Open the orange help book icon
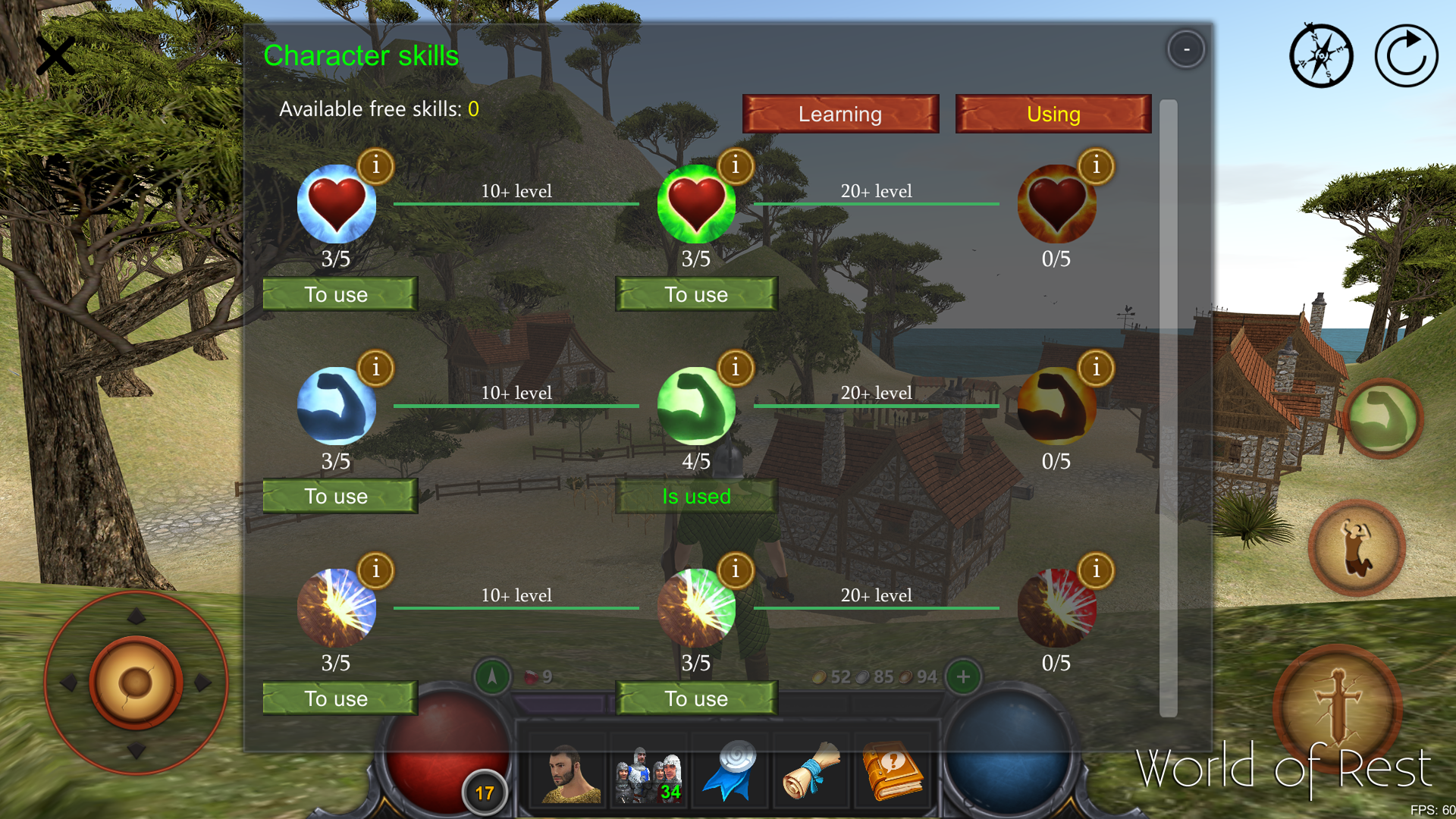 pos(893,771)
